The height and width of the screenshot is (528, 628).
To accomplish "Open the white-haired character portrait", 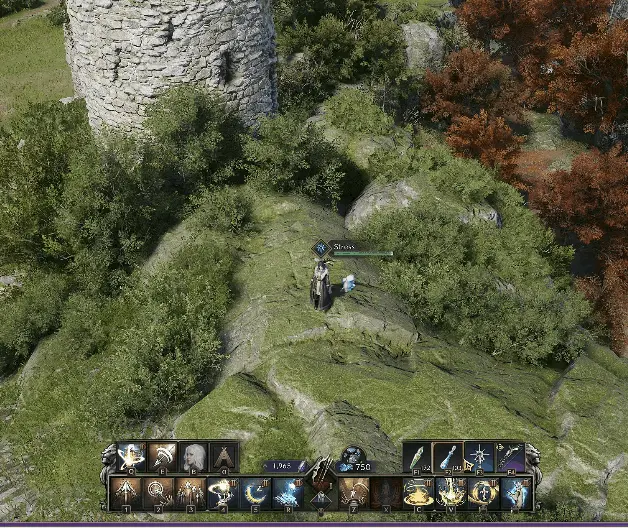I will tap(194, 458).
